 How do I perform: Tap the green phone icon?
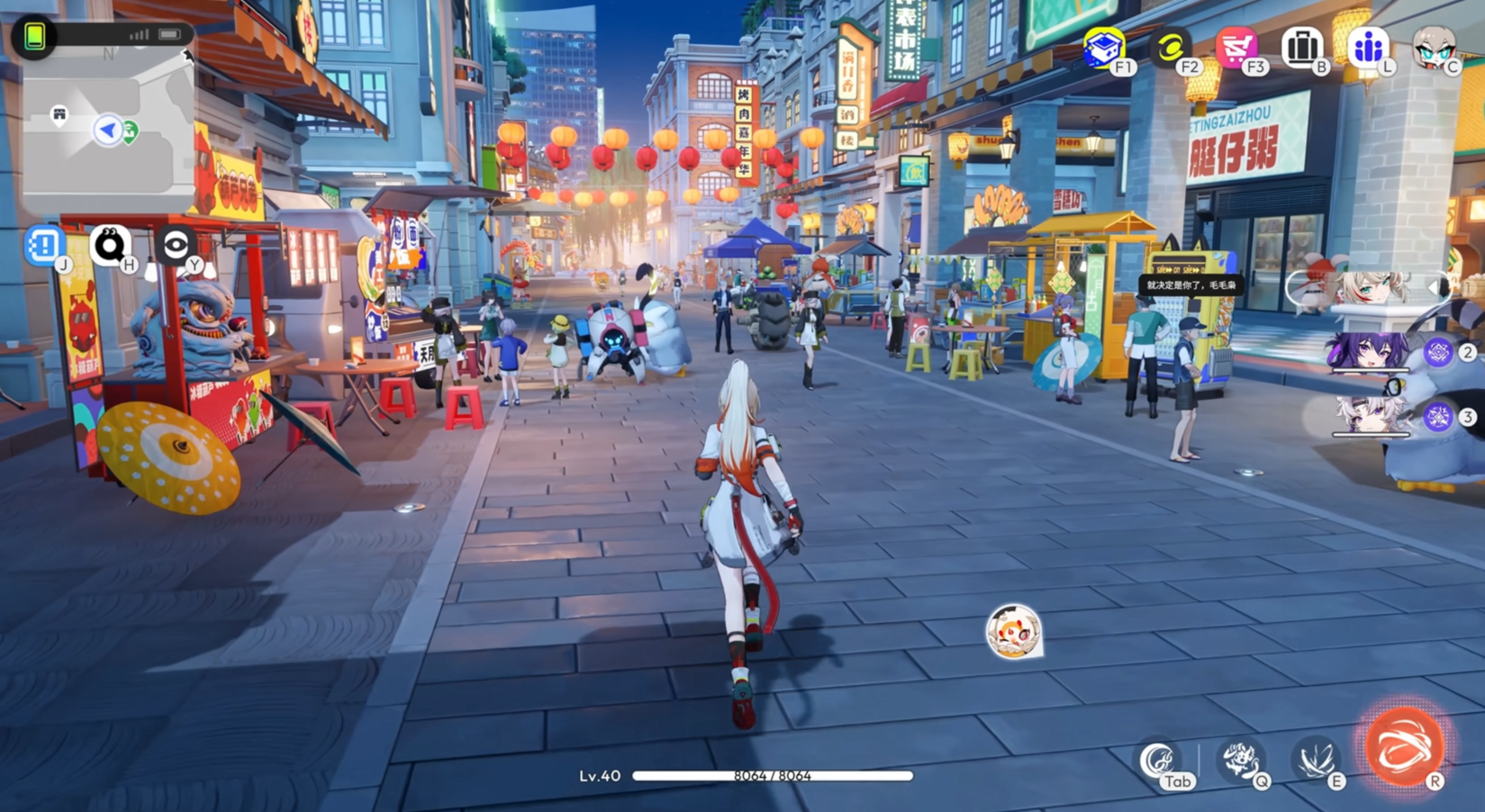[34, 36]
